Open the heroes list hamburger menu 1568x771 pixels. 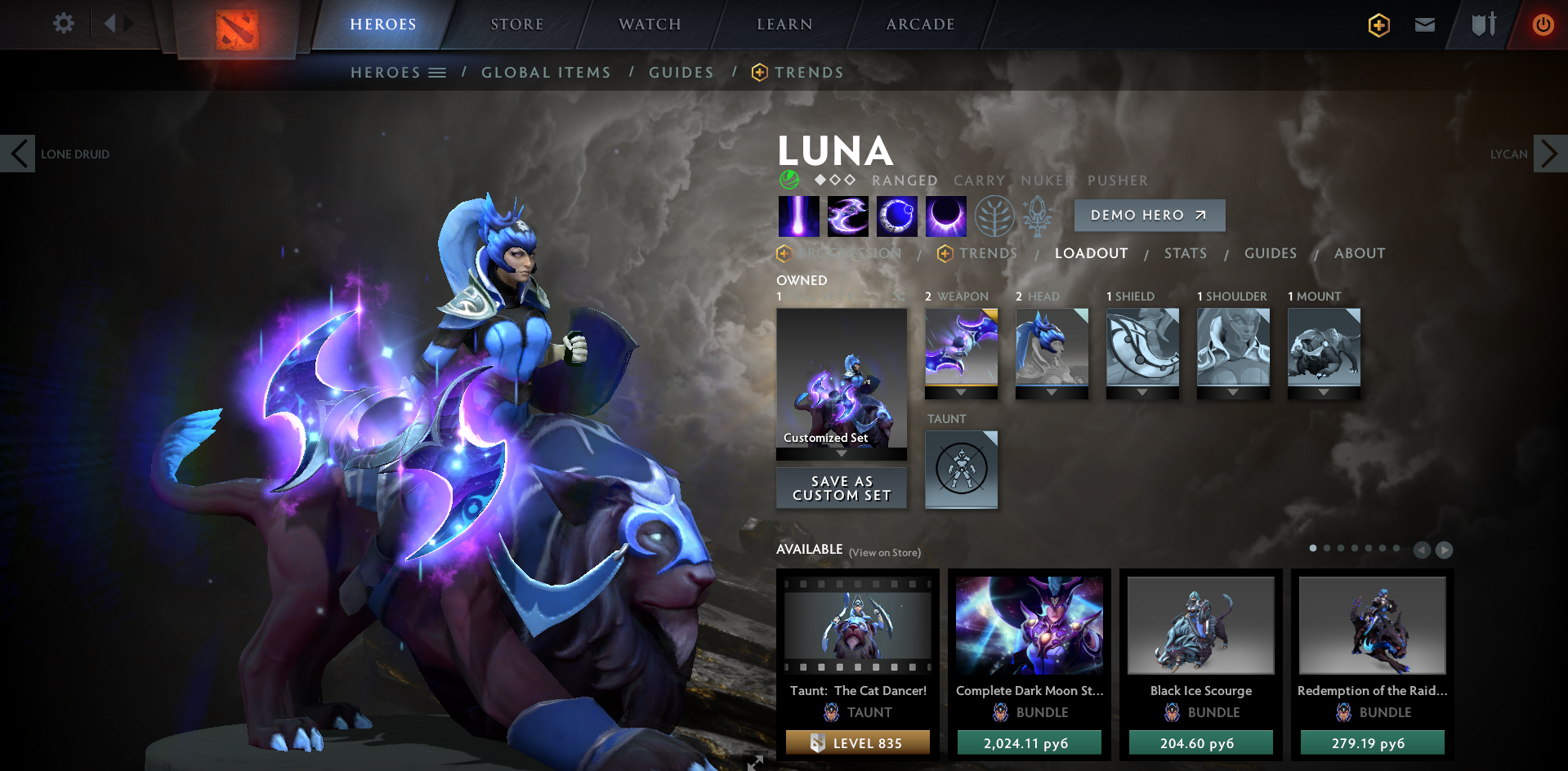click(437, 72)
